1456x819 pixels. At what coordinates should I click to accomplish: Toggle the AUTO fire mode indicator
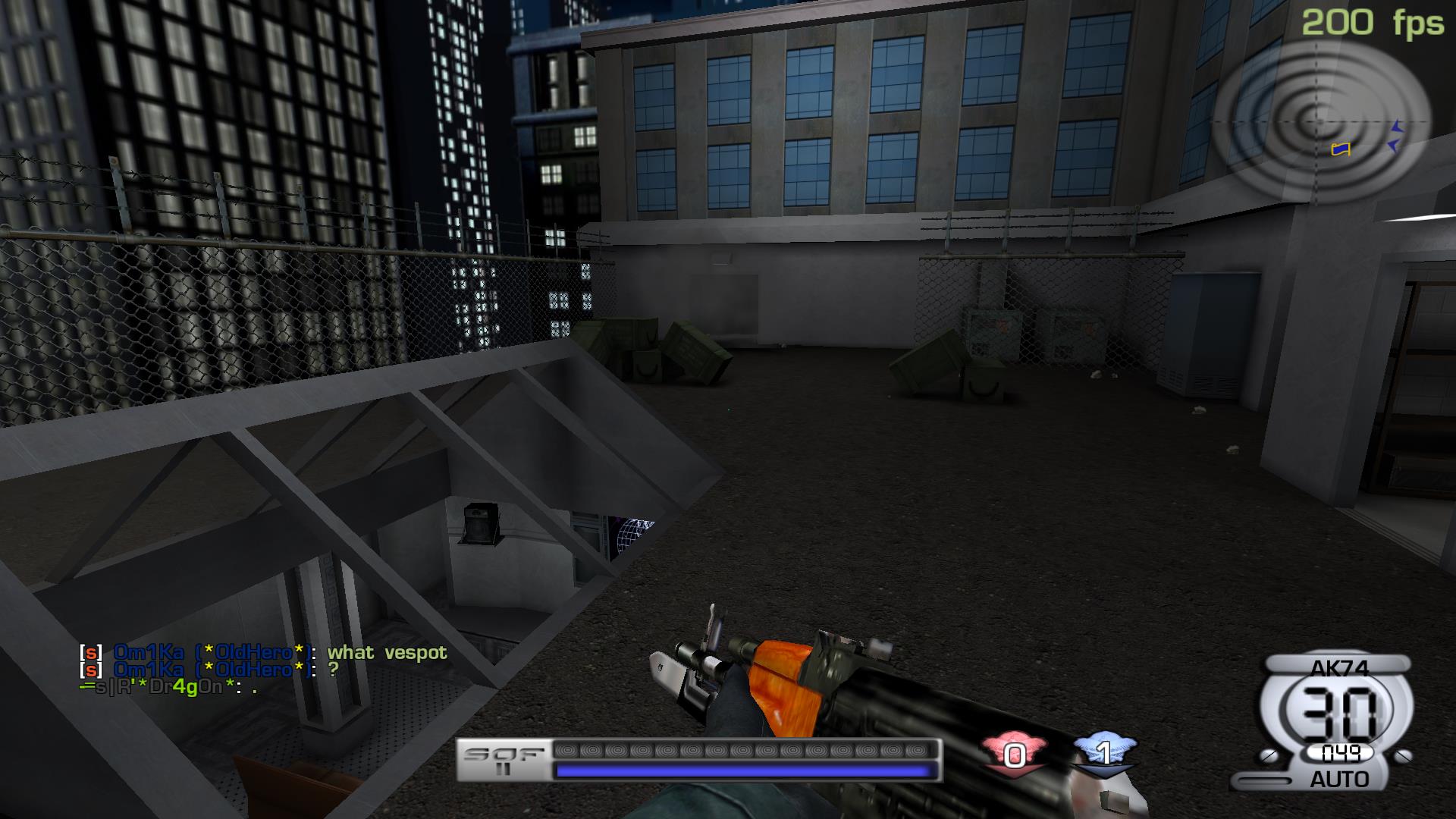pos(1338,779)
